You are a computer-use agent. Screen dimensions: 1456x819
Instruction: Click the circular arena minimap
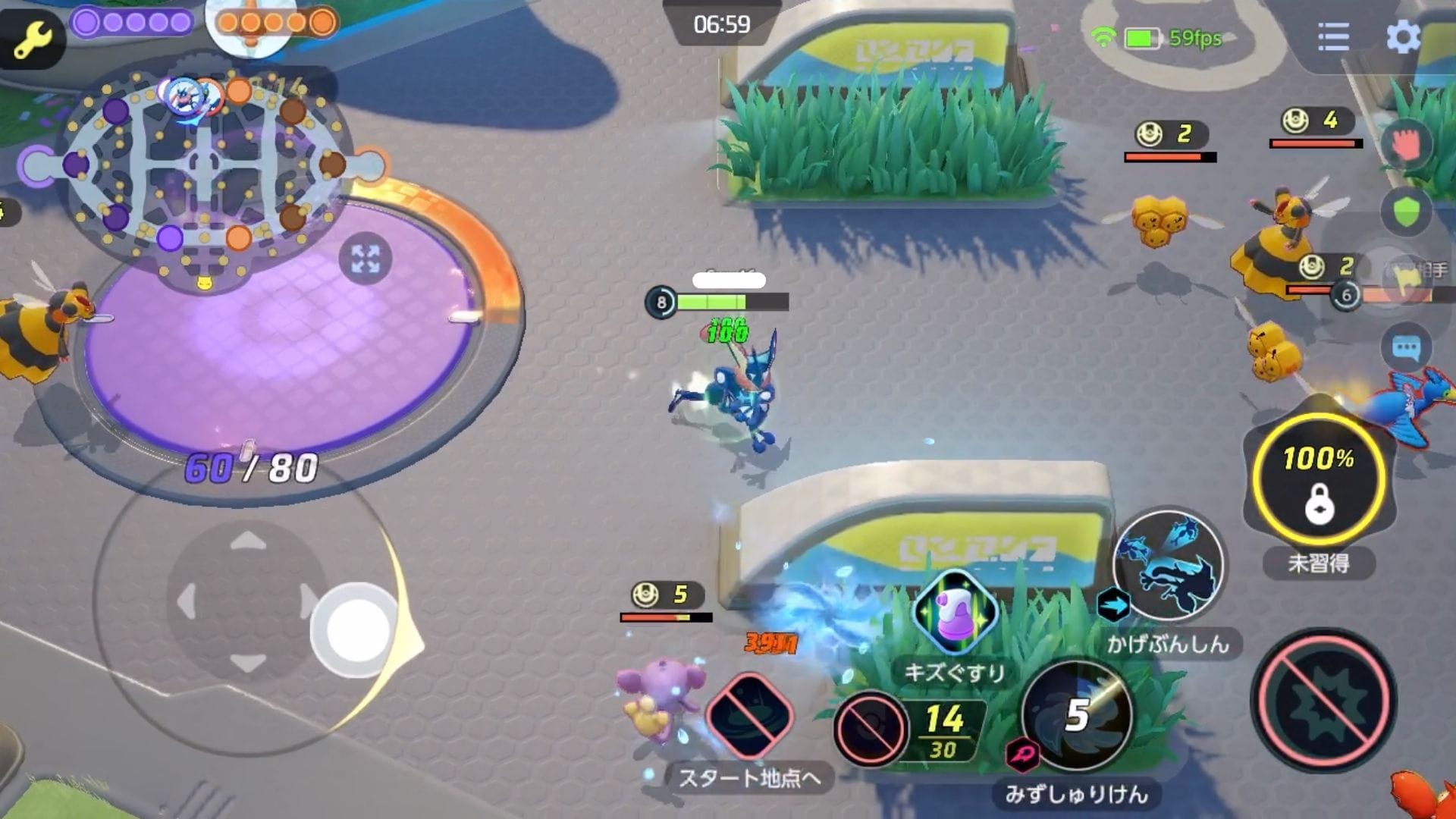pos(203,163)
